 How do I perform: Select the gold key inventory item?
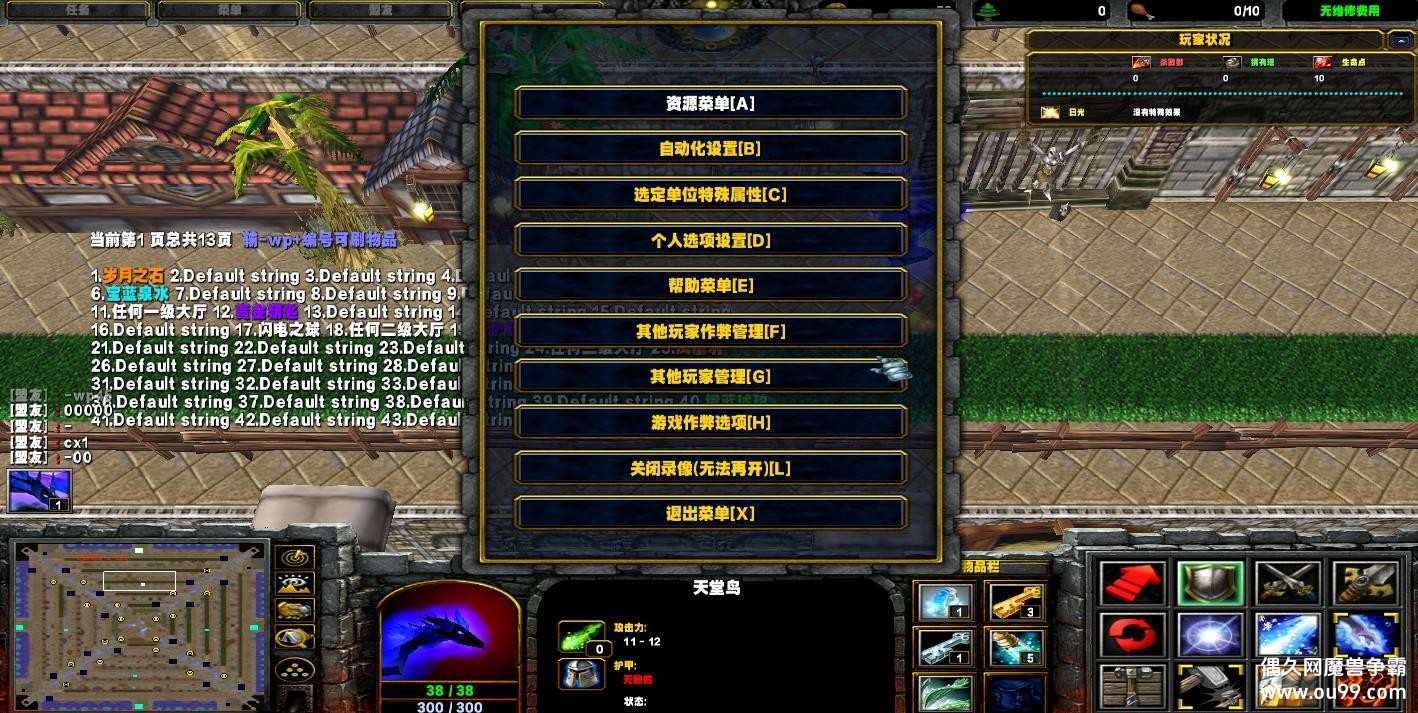tap(1015, 602)
